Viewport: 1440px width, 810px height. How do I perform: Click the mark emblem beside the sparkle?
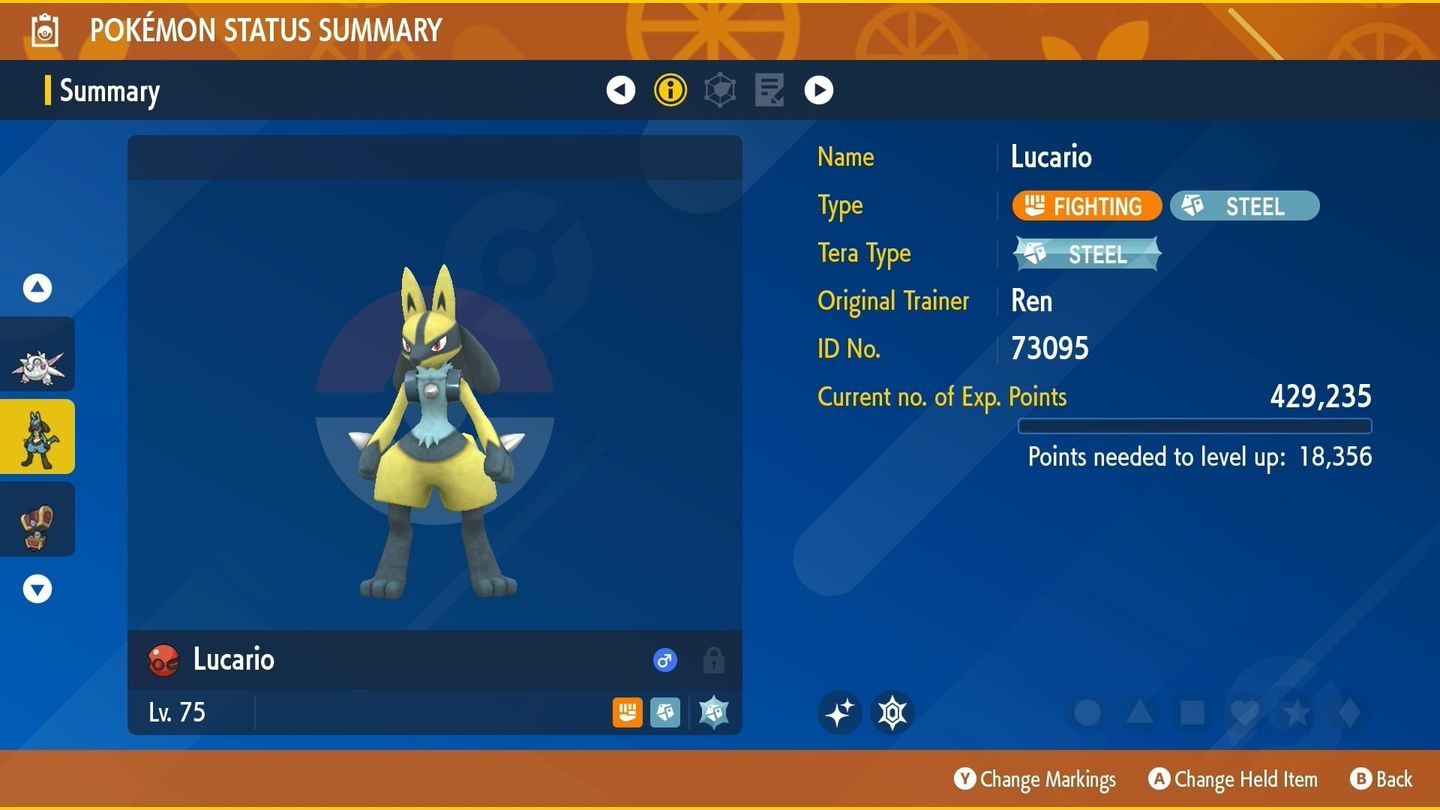tap(891, 713)
